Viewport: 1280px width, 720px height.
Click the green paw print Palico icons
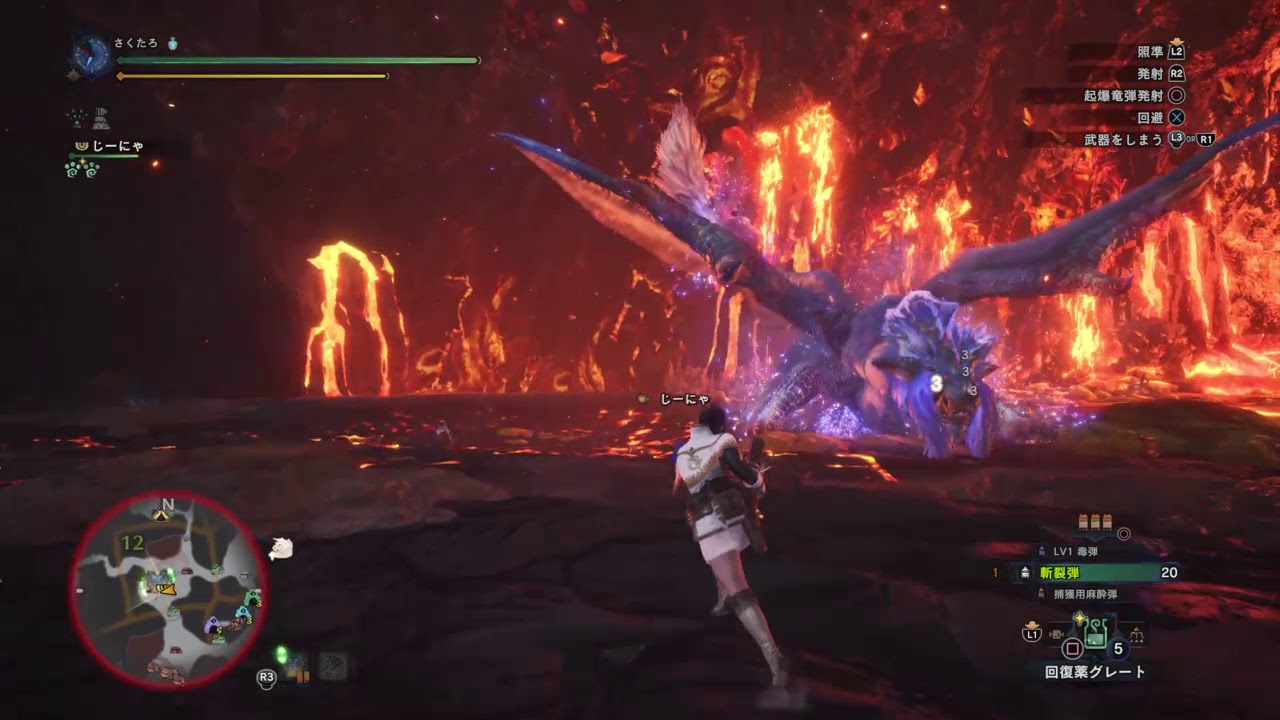coord(82,169)
